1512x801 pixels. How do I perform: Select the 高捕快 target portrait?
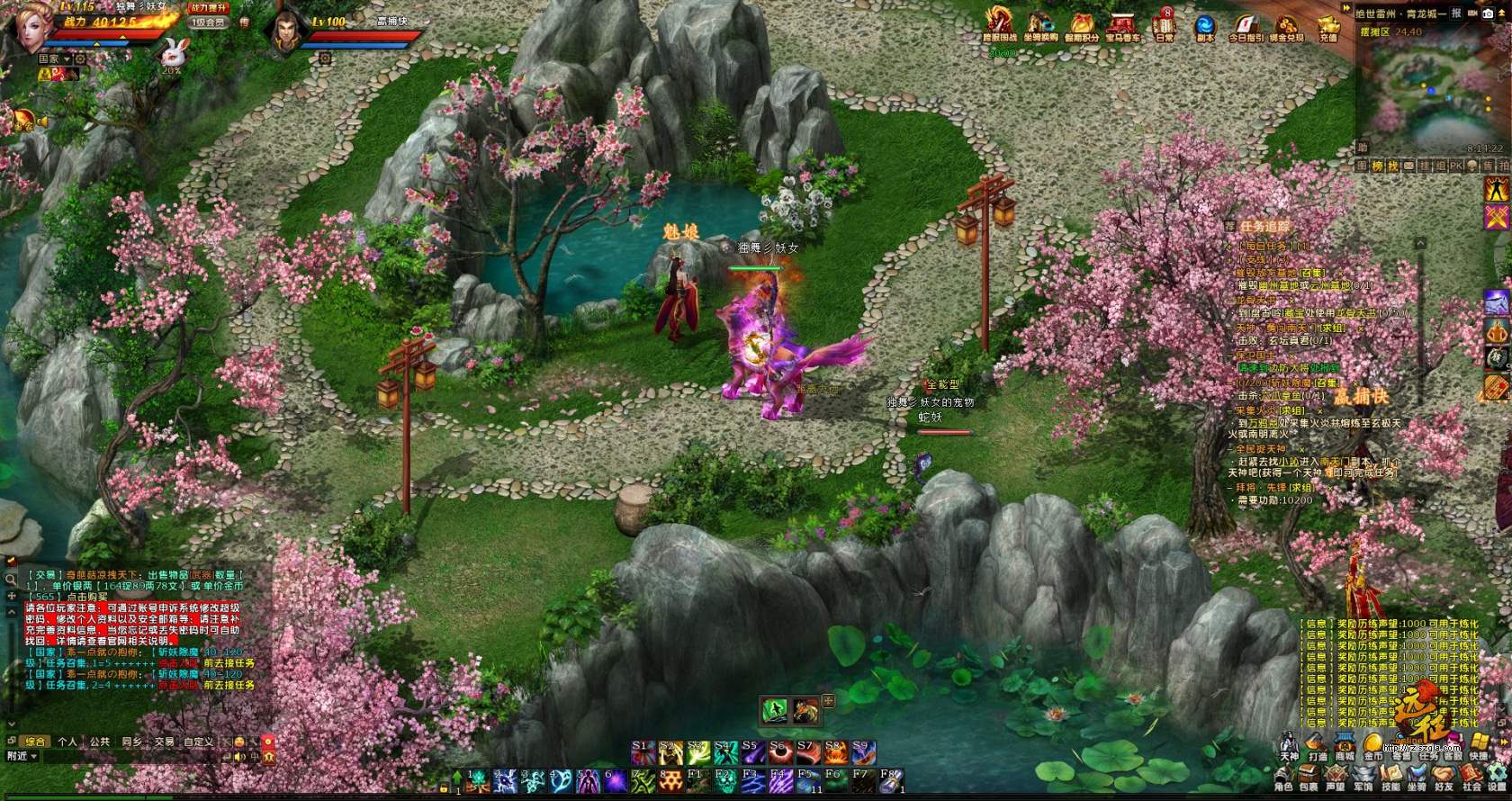pyautogui.click(x=286, y=31)
